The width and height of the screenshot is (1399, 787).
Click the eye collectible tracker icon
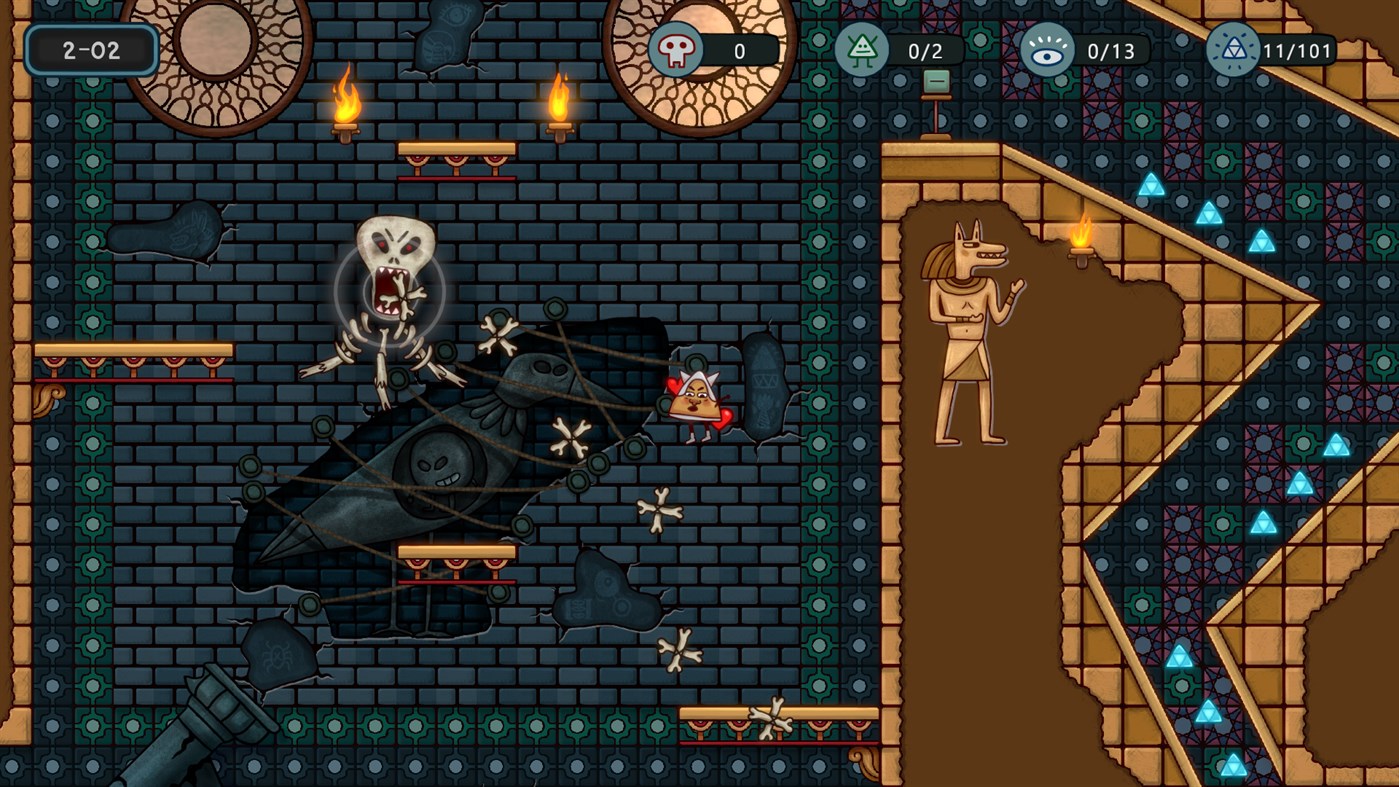pos(1047,50)
